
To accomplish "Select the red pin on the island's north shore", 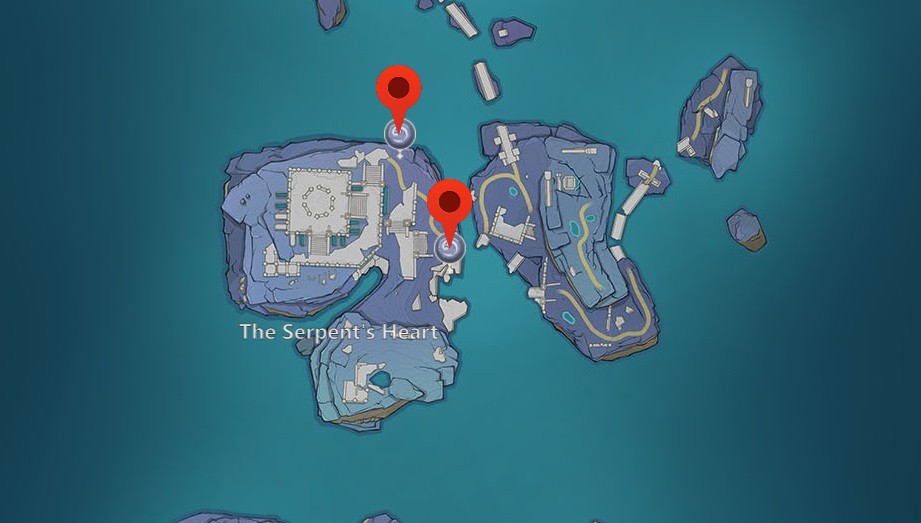I will pos(399,93).
